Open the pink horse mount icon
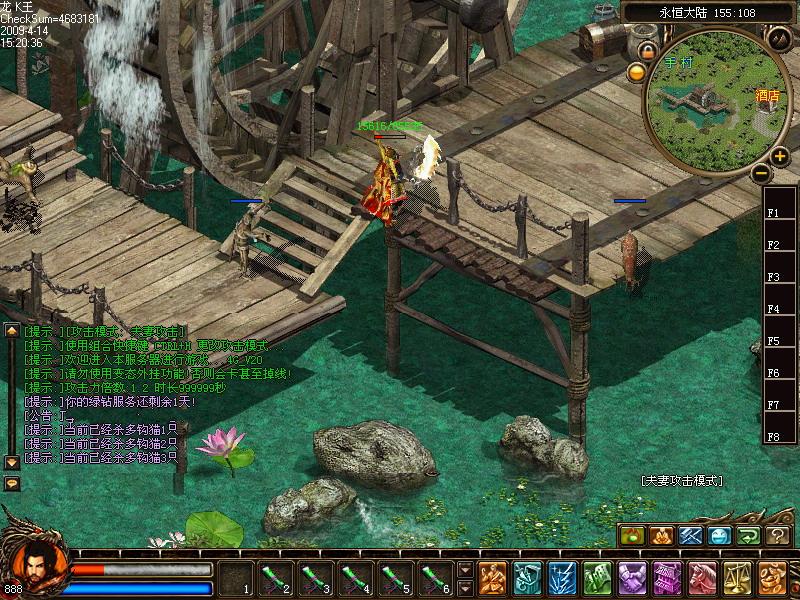This screenshot has width=800, height=600. pyautogui.click(x=702, y=578)
